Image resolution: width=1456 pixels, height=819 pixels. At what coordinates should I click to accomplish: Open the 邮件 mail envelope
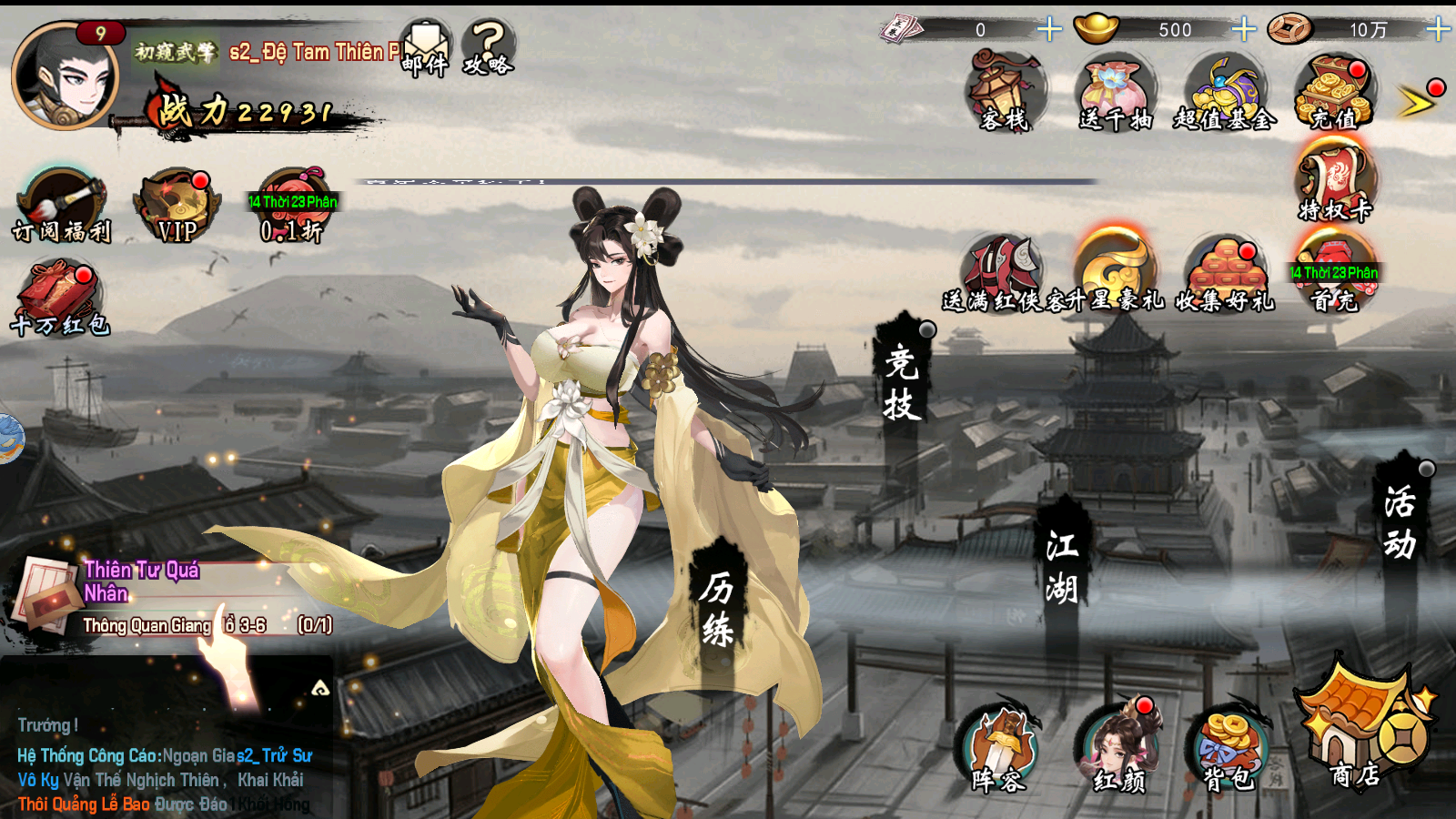point(425,49)
